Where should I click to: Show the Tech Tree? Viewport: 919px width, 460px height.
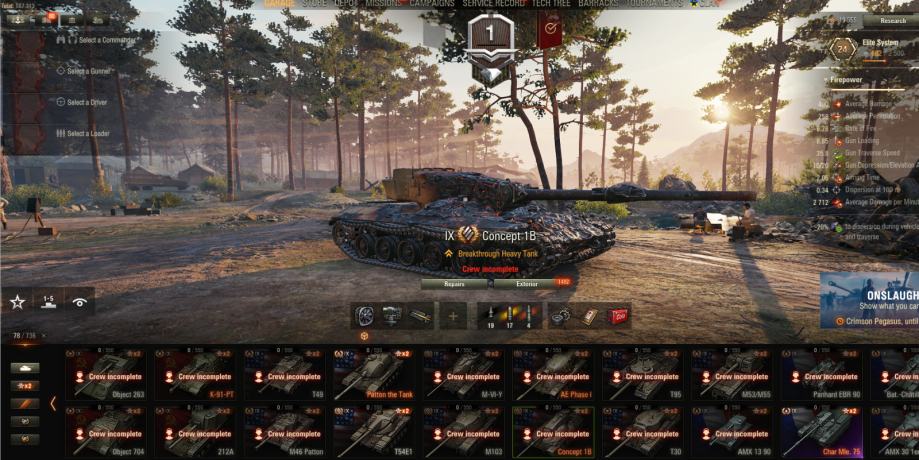552,3
